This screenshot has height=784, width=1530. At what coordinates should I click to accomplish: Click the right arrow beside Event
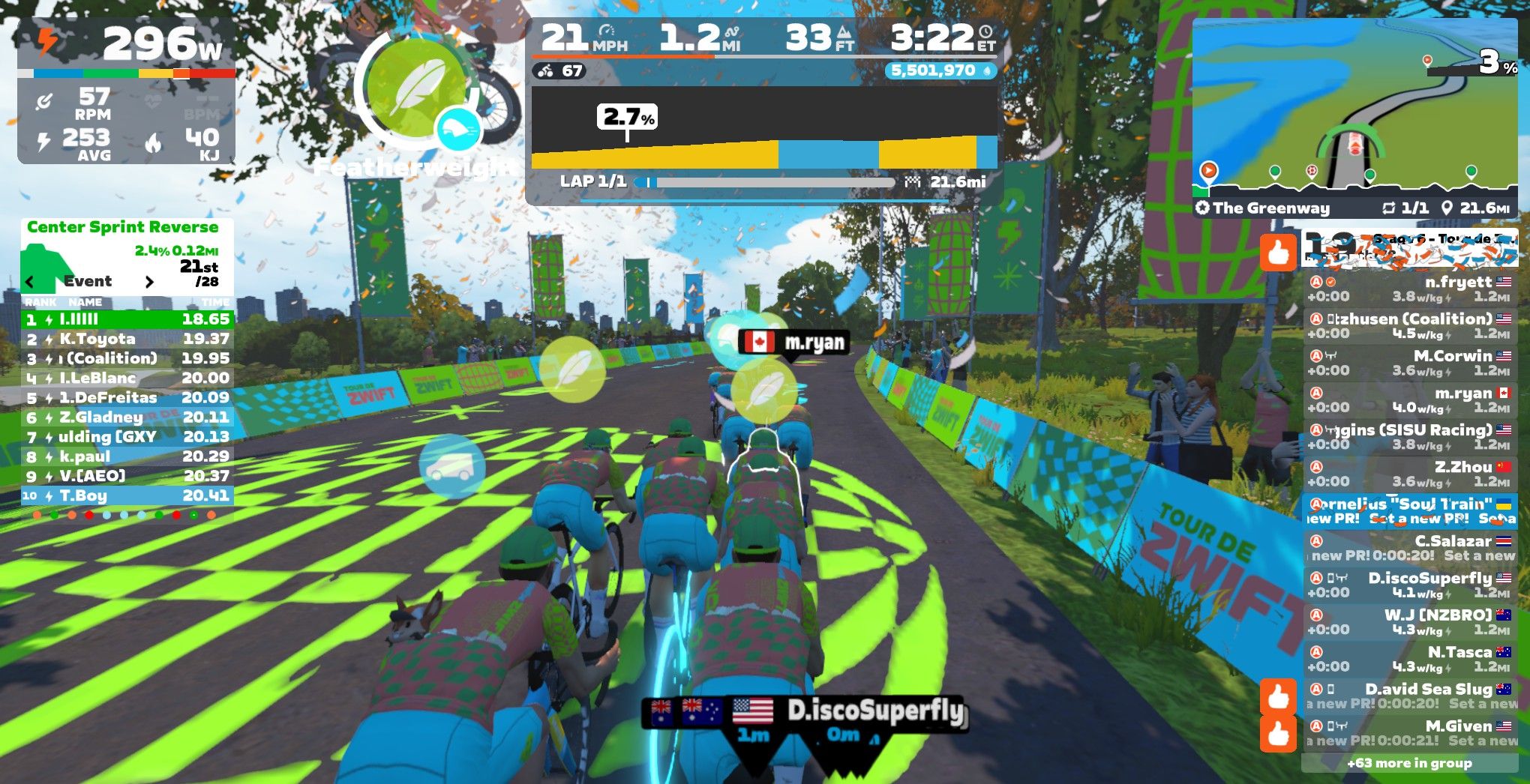coord(149,282)
